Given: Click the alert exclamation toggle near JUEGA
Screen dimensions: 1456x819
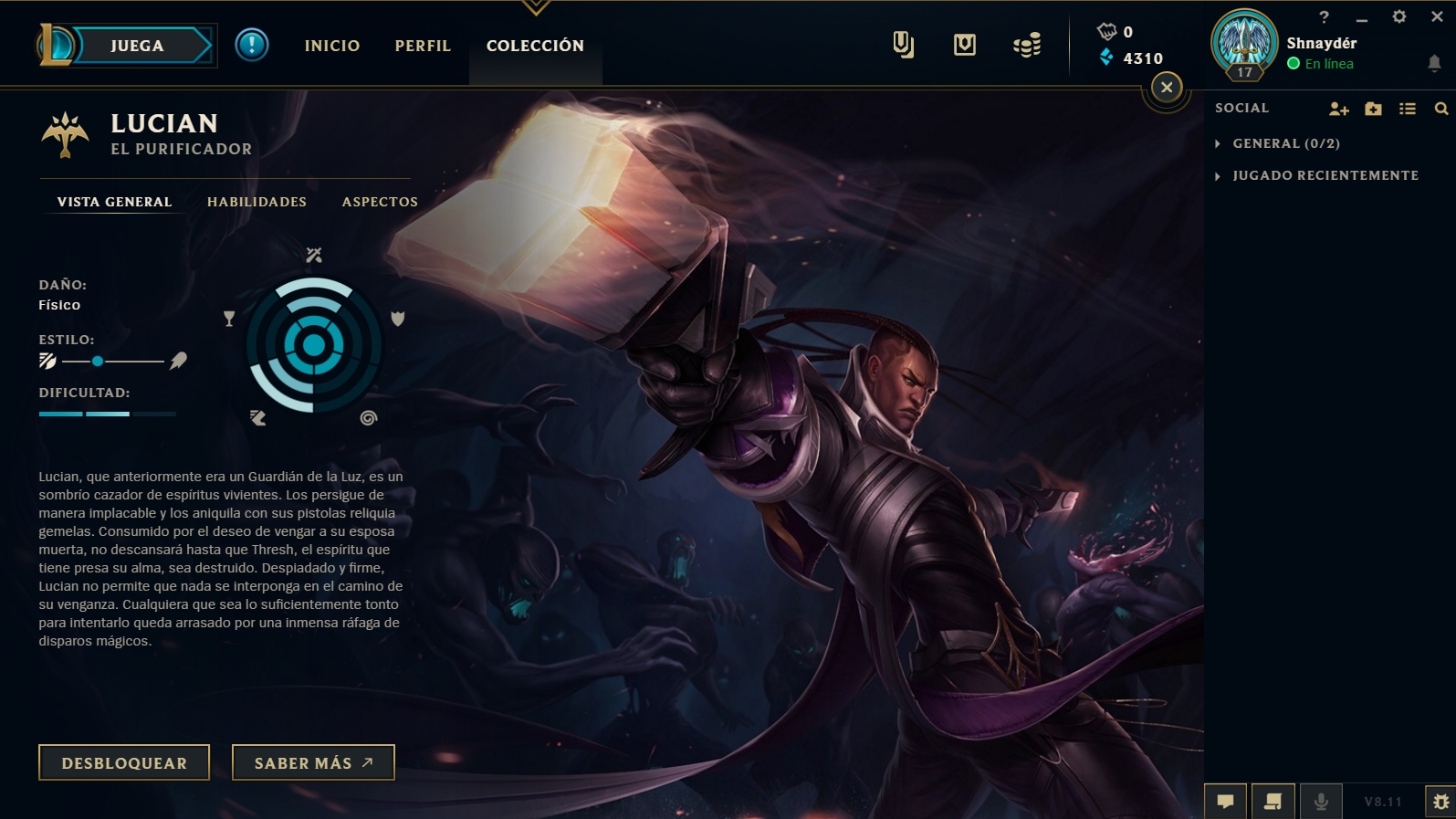Looking at the screenshot, I should [252, 46].
